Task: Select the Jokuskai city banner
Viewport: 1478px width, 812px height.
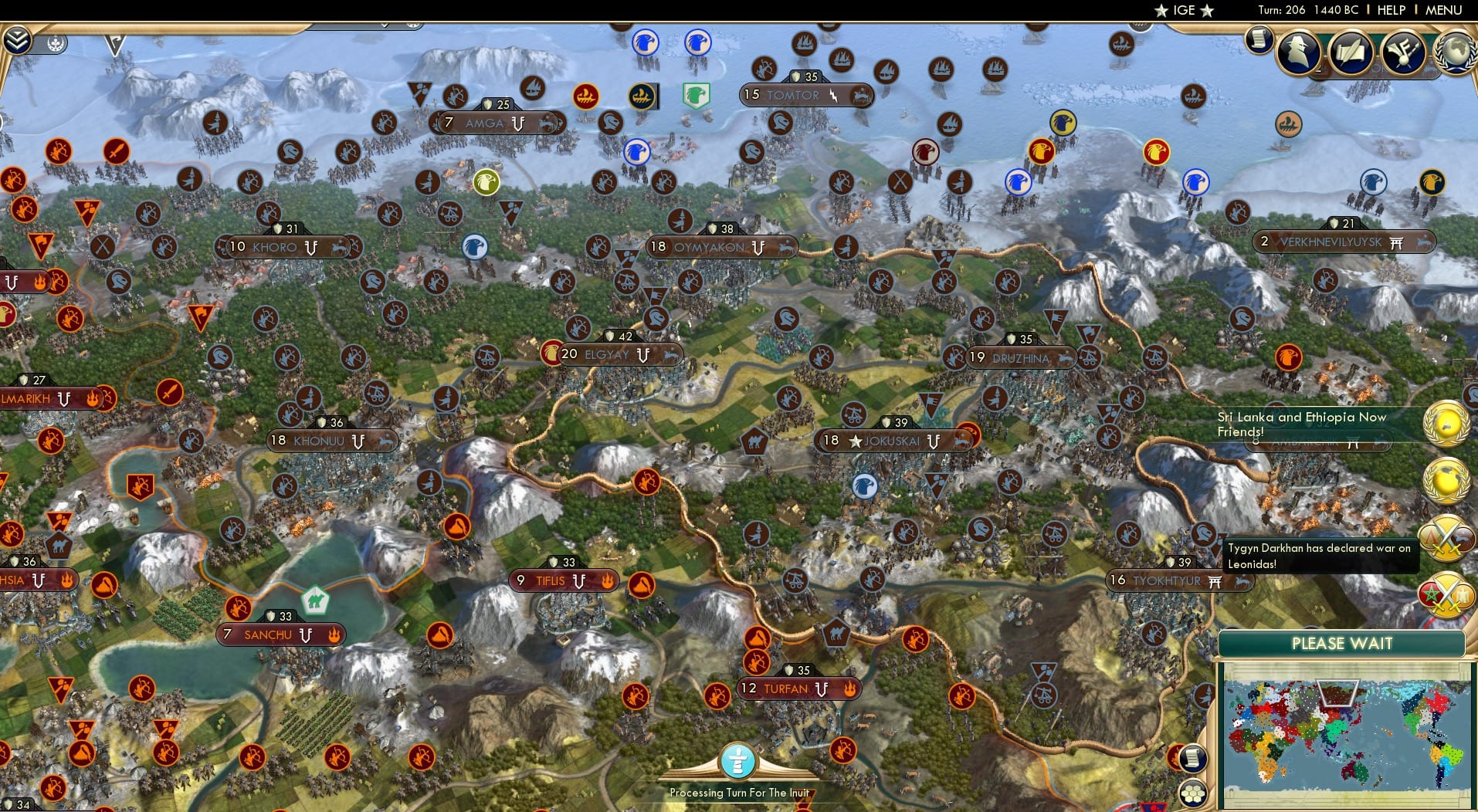Action: tap(896, 439)
